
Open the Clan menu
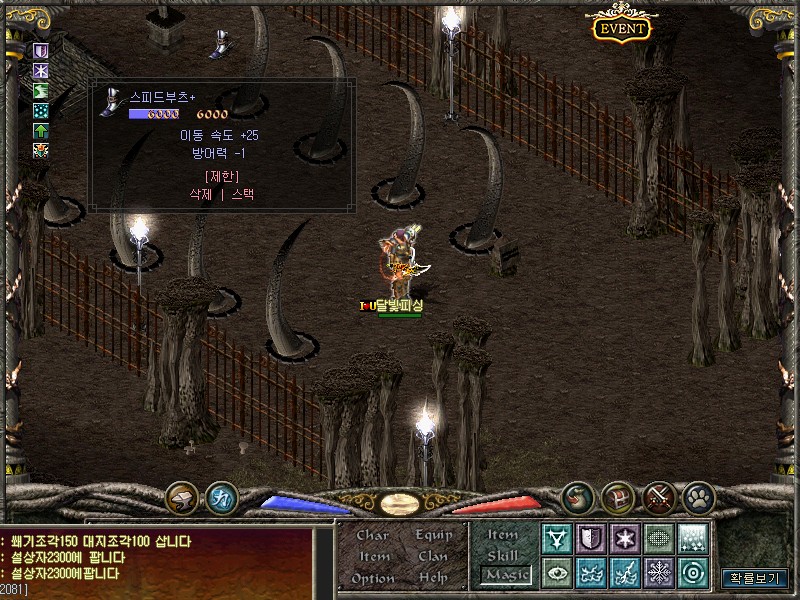433,556
